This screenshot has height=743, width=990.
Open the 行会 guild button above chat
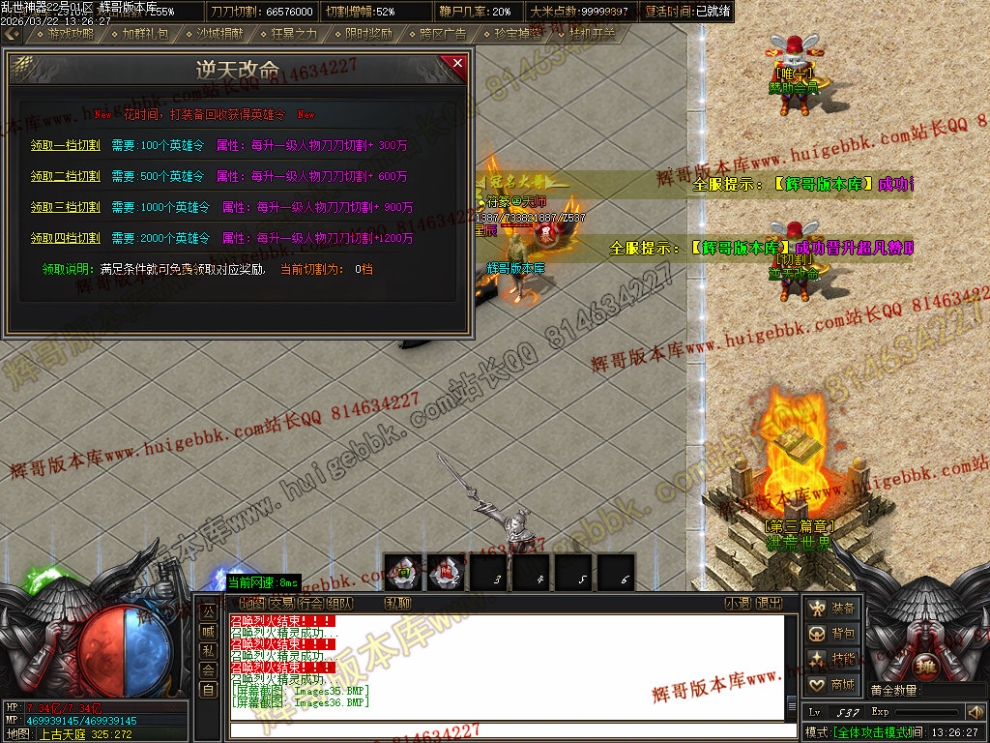click(310, 603)
